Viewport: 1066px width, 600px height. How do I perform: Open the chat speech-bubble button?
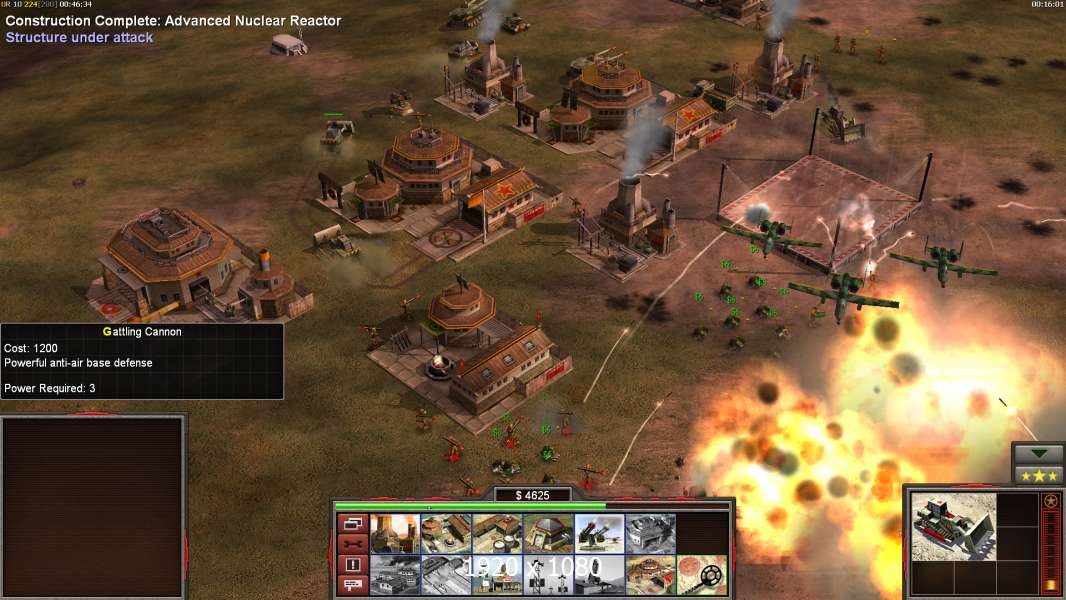point(352,586)
